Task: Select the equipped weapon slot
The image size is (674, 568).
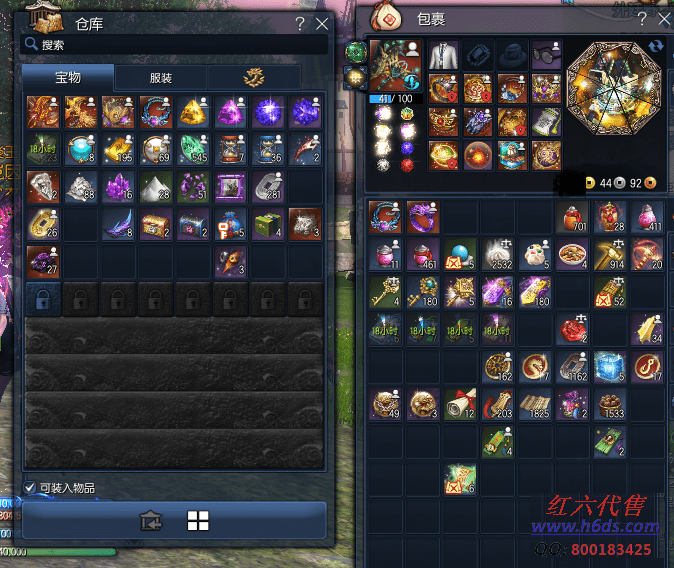Action: [396, 66]
